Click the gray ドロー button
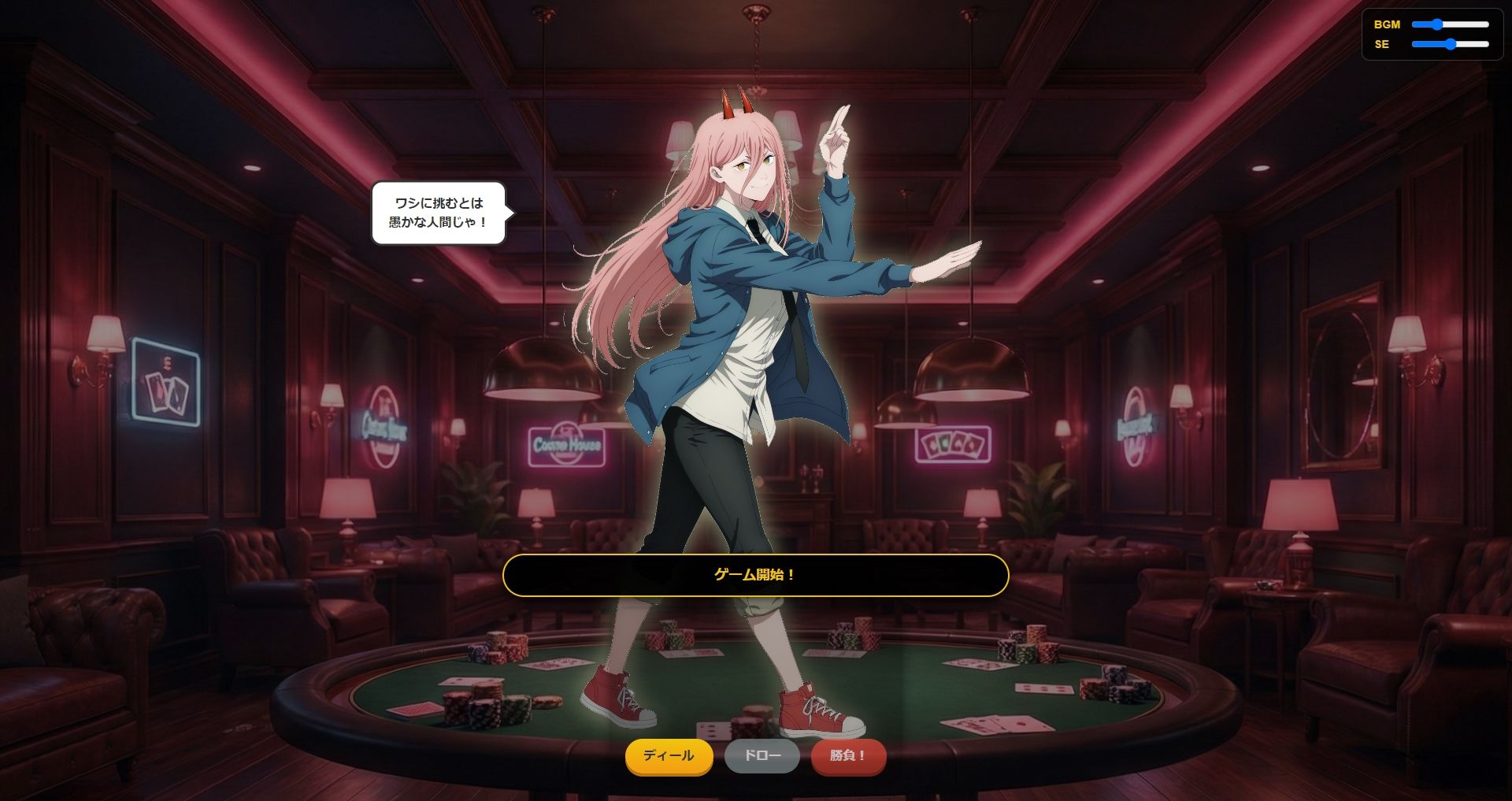This screenshot has height=801, width=1512. coord(762,756)
